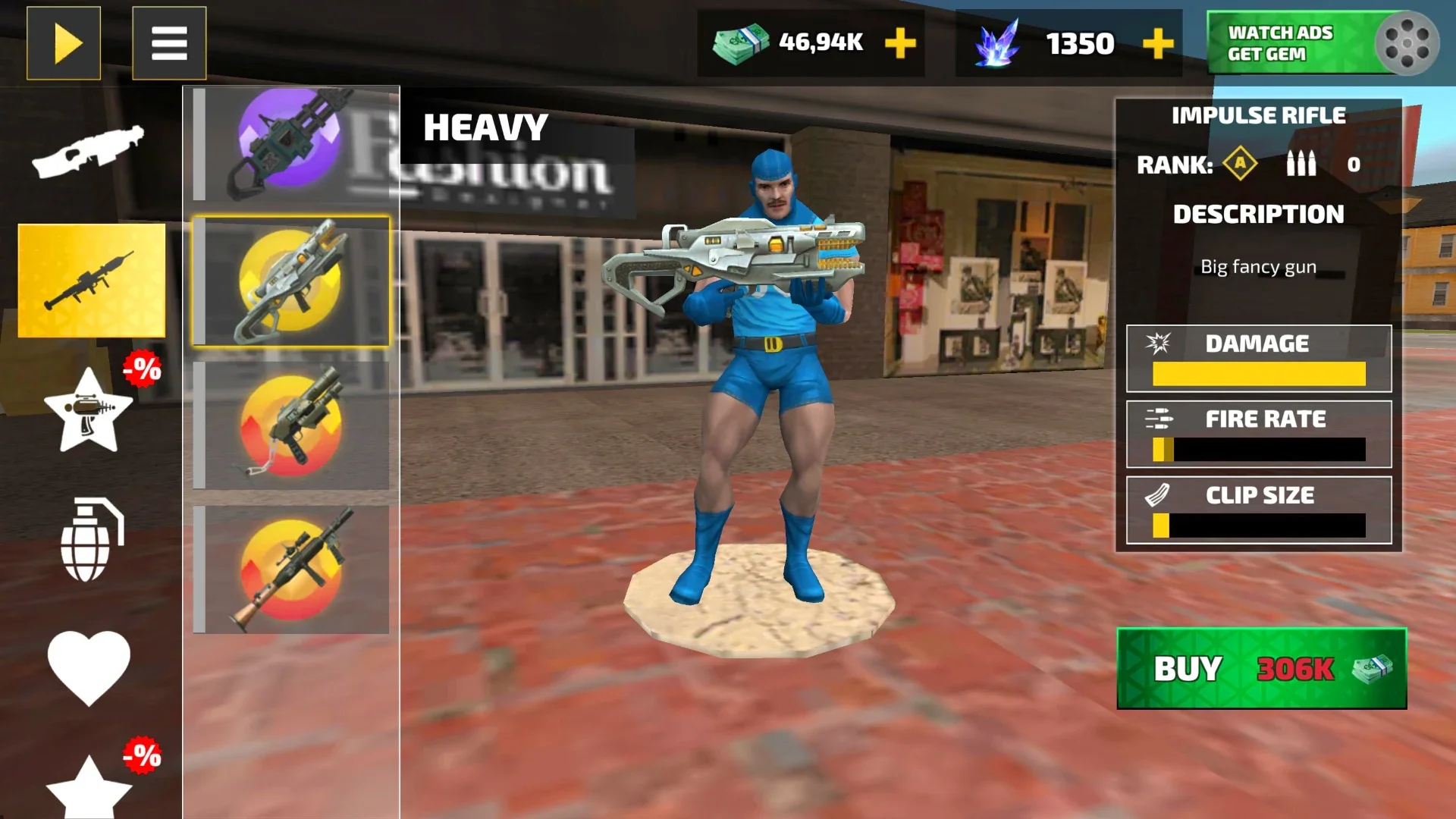Image resolution: width=1456 pixels, height=819 pixels.
Task: Add more gems with the plus button
Action: coord(1158,43)
